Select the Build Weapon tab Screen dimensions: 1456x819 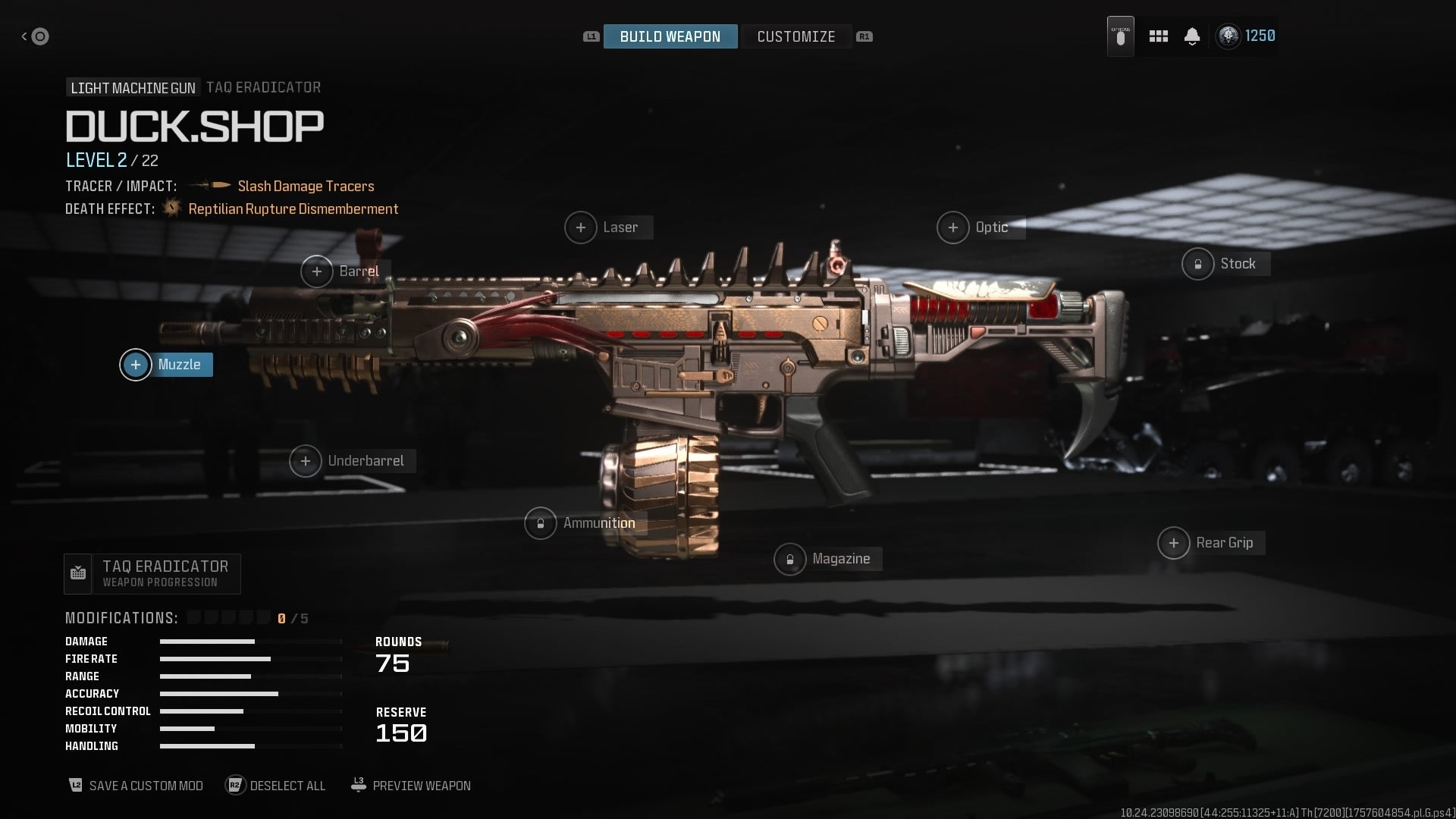click(x=670, y=36)
